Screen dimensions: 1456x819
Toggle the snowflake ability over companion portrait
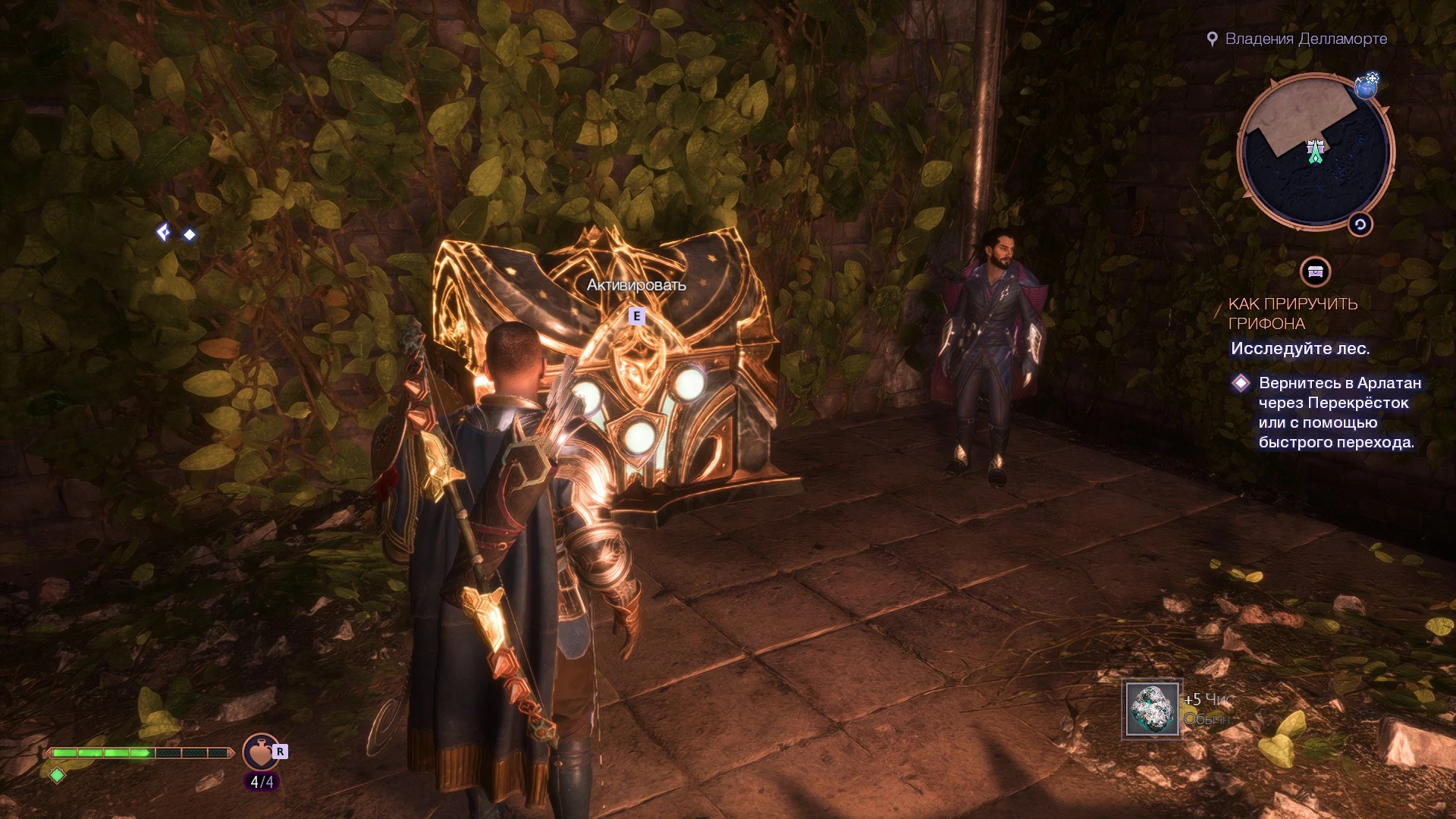1373,78
